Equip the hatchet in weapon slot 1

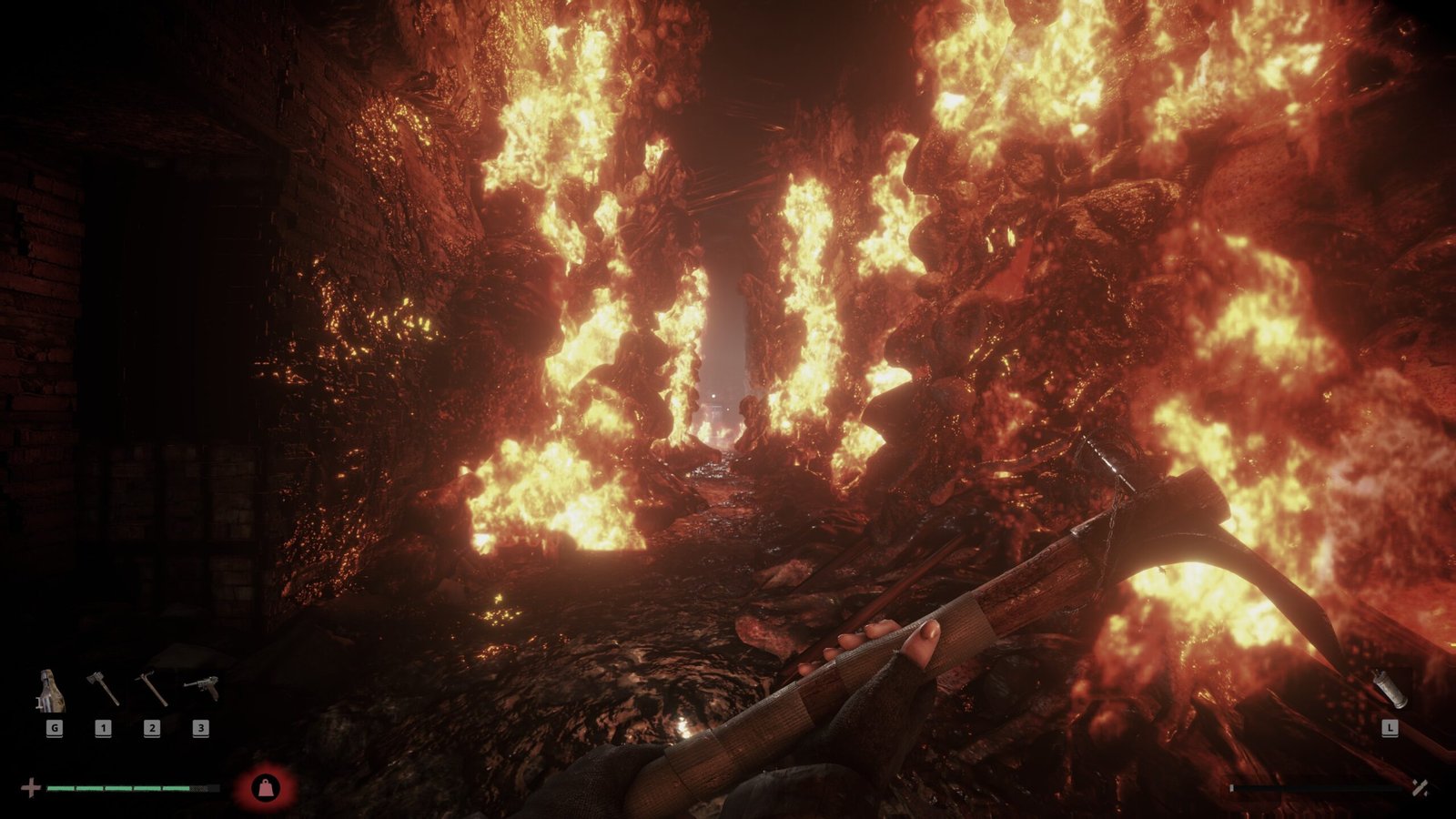click(103, 687)
